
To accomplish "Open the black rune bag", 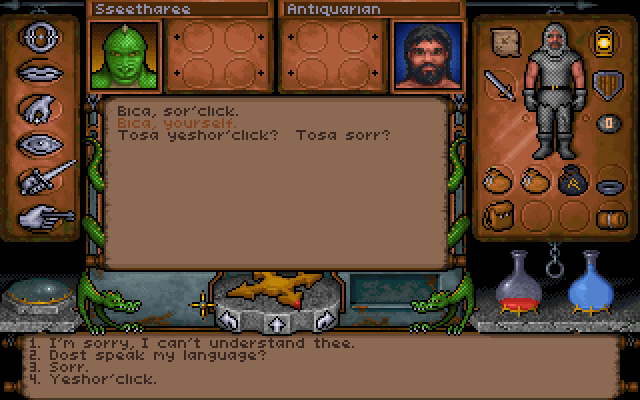I will coord(574,180).
